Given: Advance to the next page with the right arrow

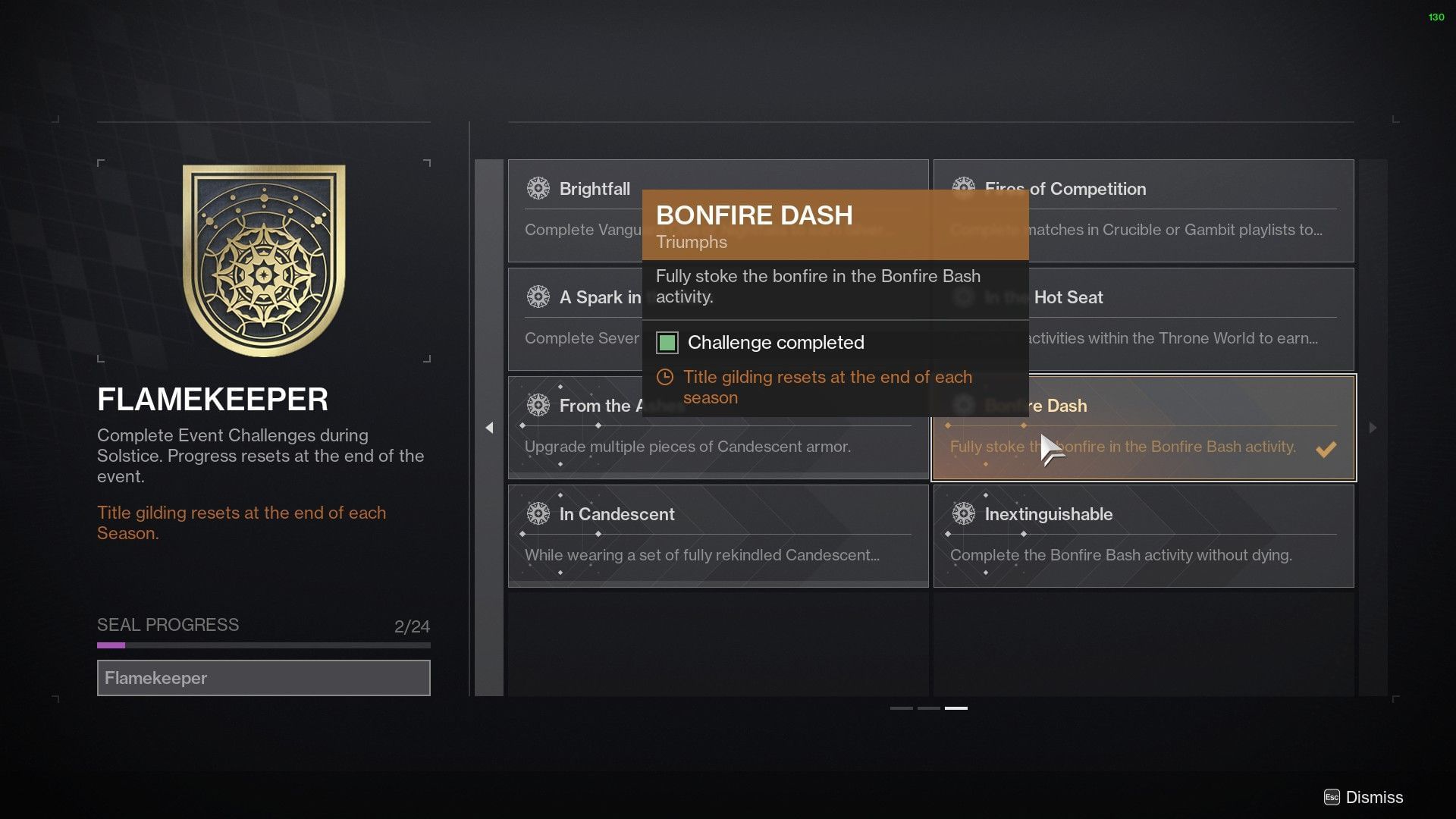Looking at the screenshot, I should pyautogui.click(x=1372, y=428).
